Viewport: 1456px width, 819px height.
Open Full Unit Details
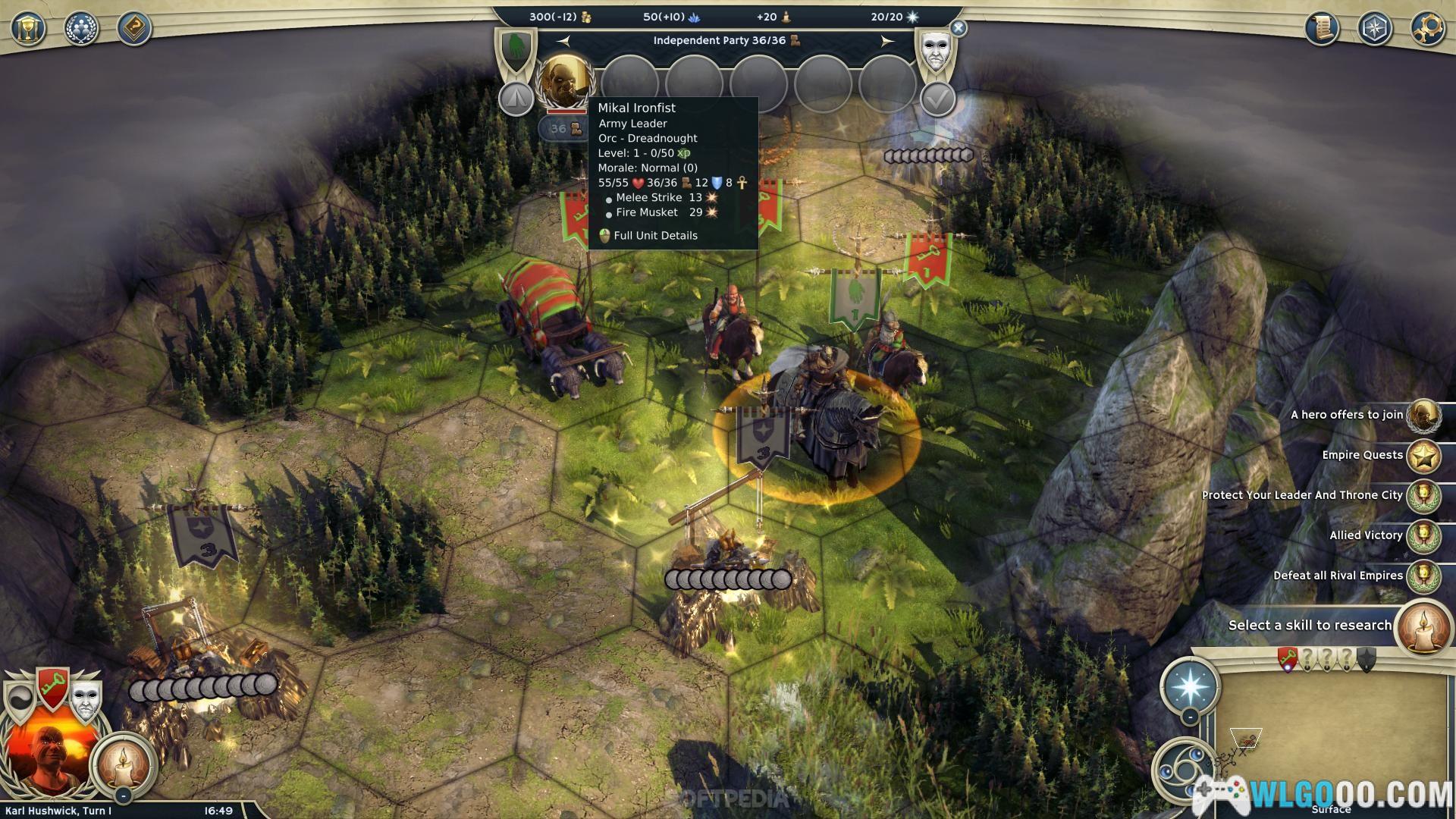(655, 236)
